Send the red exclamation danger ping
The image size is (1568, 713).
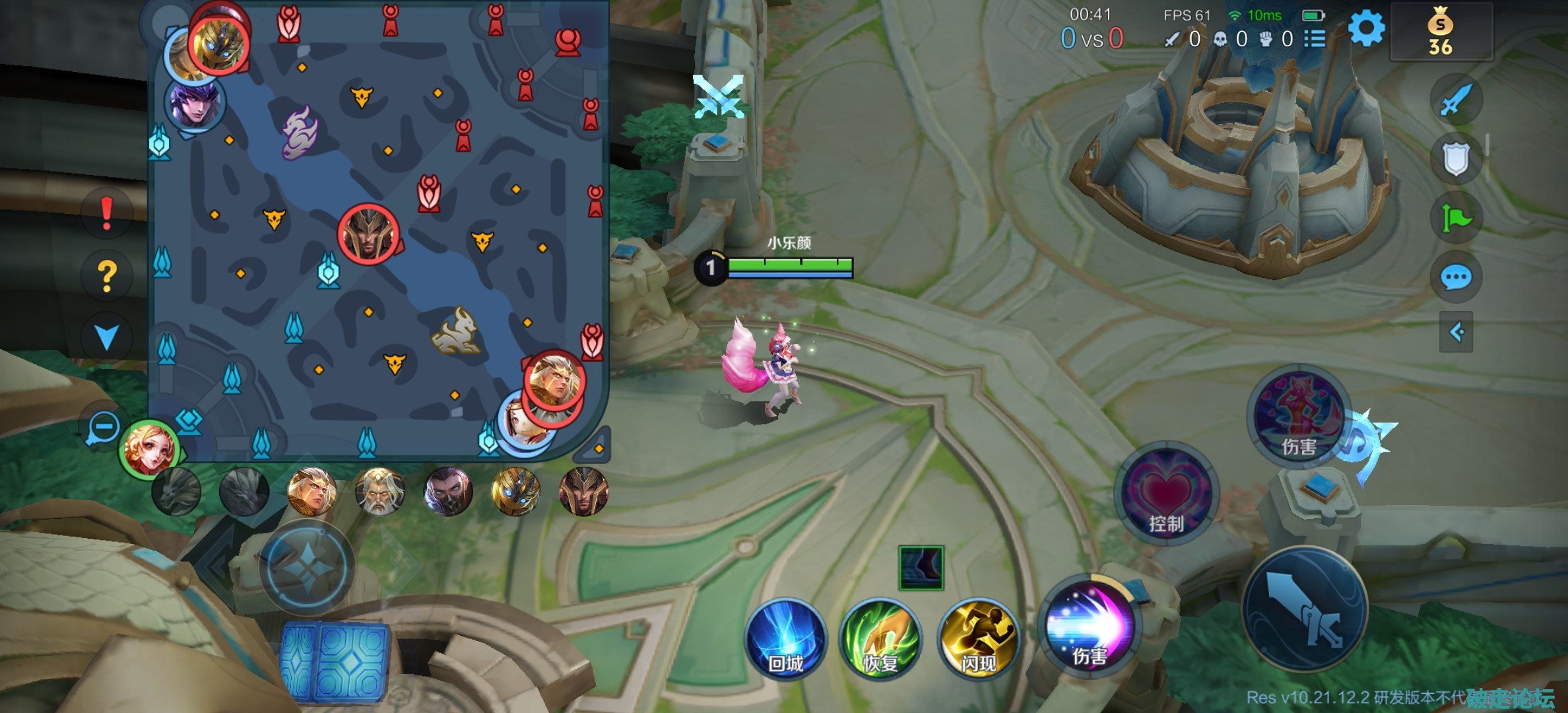pos(106,213)
